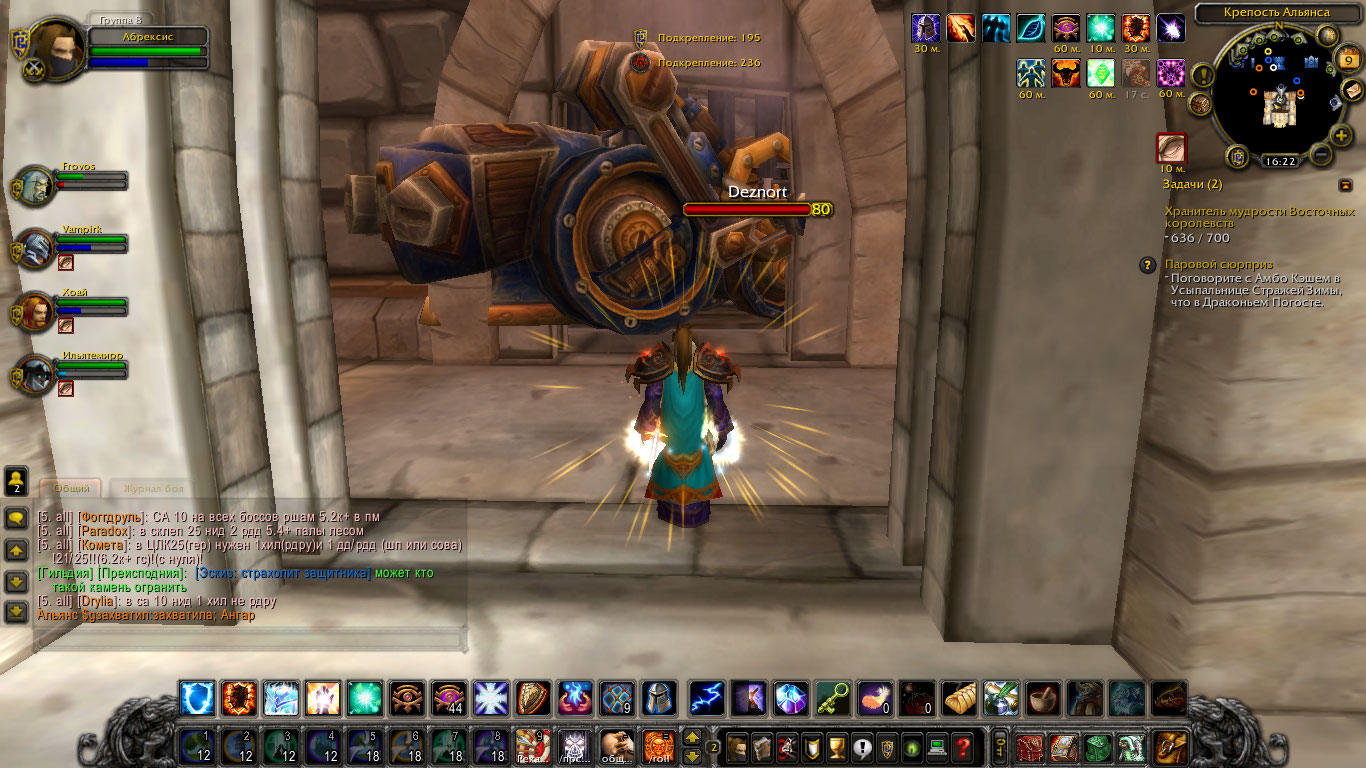The height and width of the screenshot is (768, 1366).
Task: Zoom in the minimap with plus button
Action: coord(1341,135)
